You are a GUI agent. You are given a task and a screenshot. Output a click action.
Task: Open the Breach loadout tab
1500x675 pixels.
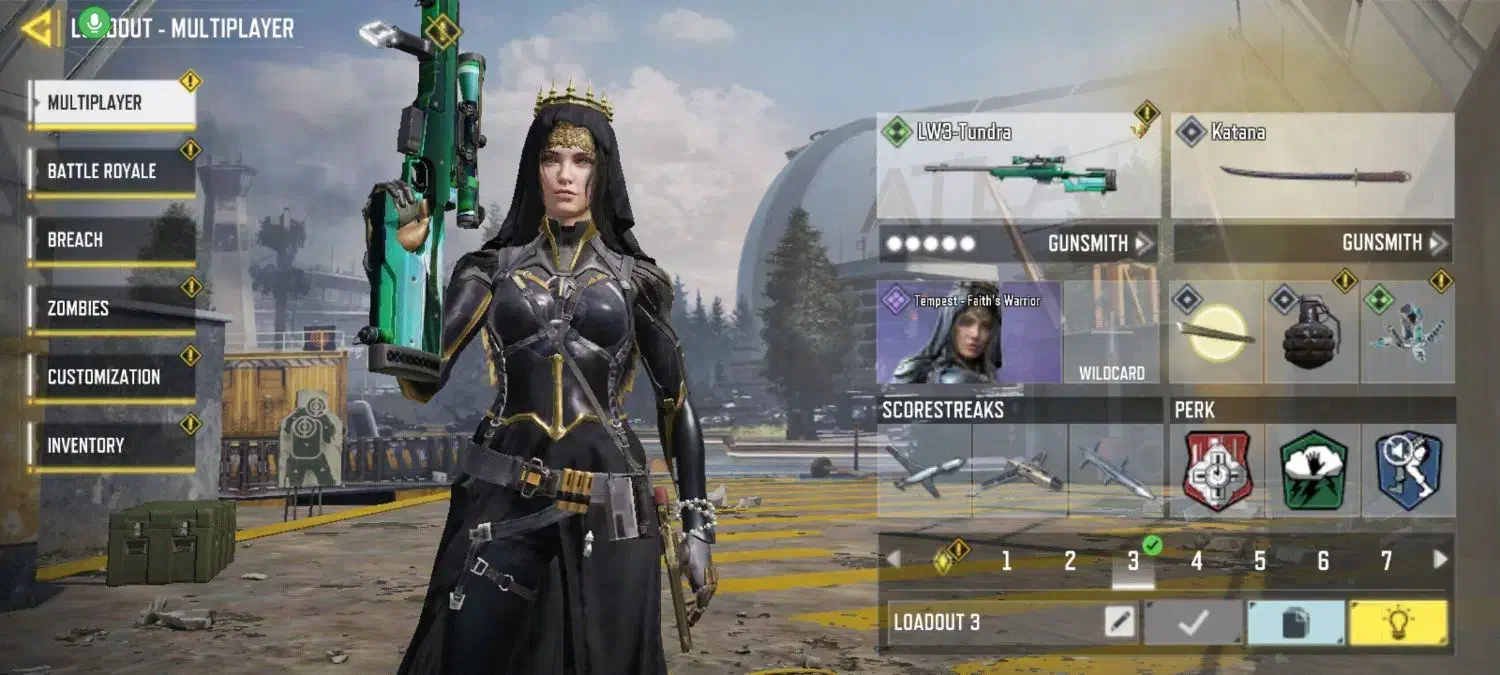point(112,240)
